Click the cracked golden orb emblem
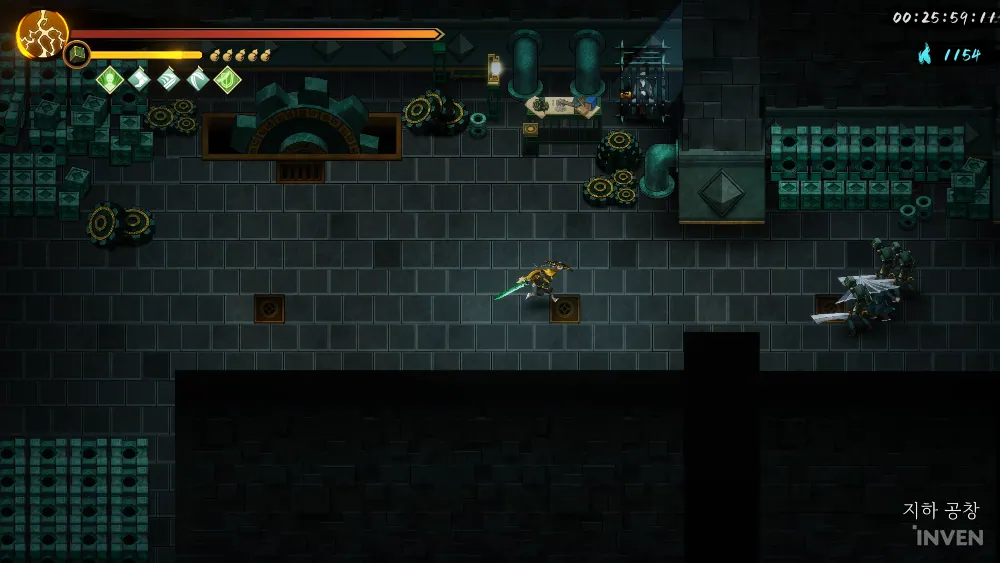Image resolution: width=1000 pixels, height=563 pixels. pyautogui.click(x=42, y=34)
